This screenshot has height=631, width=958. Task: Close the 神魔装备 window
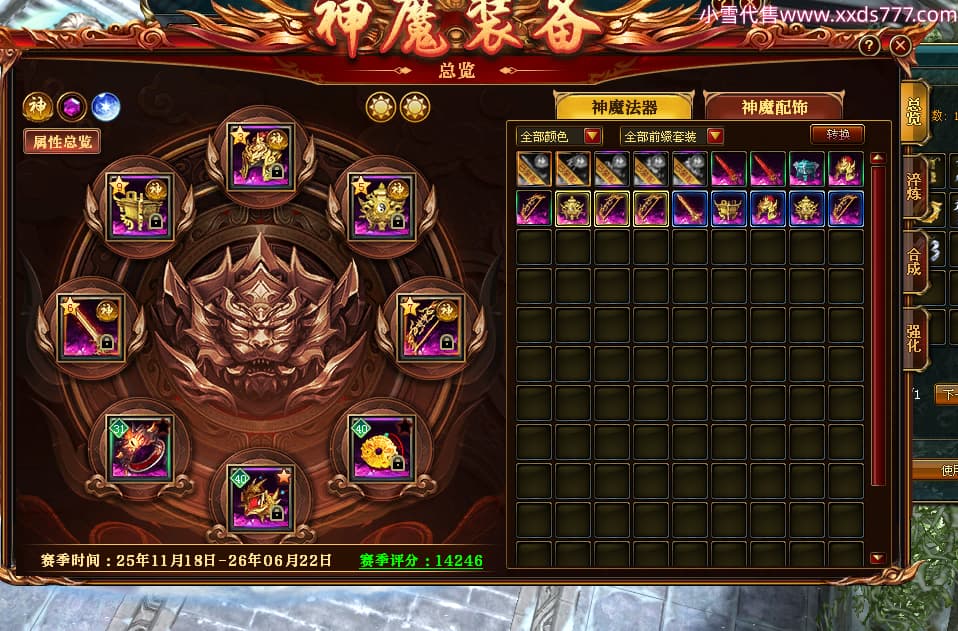(900, 46)
